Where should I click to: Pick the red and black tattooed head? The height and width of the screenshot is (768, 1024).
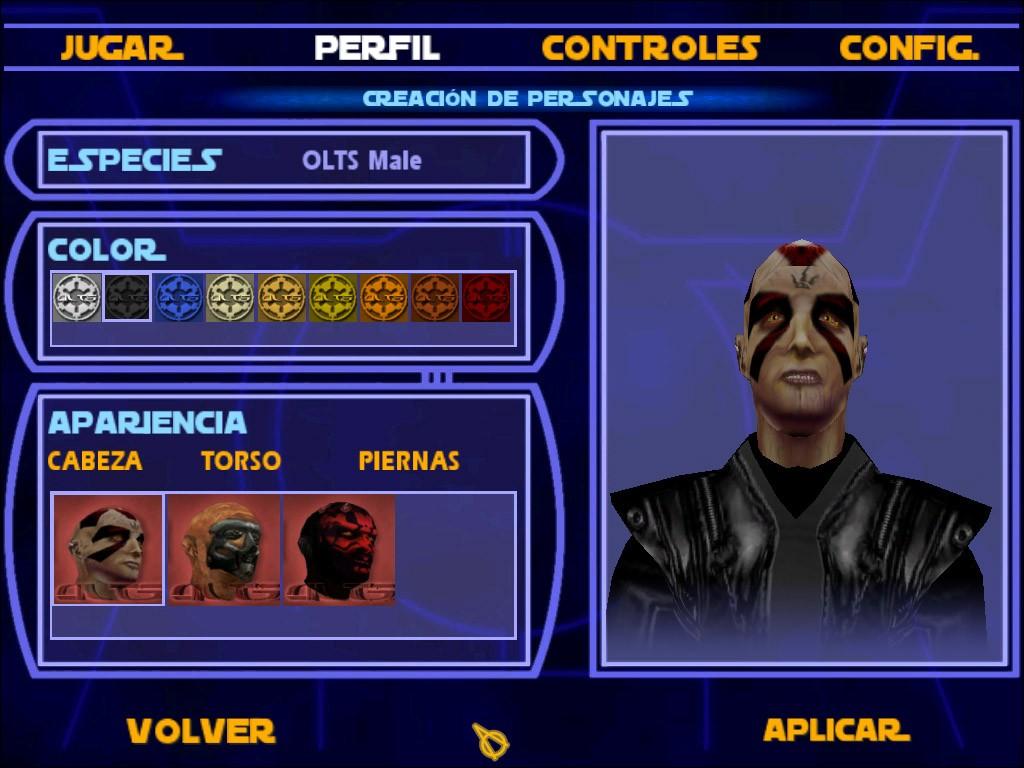click(x=339, y=550)
